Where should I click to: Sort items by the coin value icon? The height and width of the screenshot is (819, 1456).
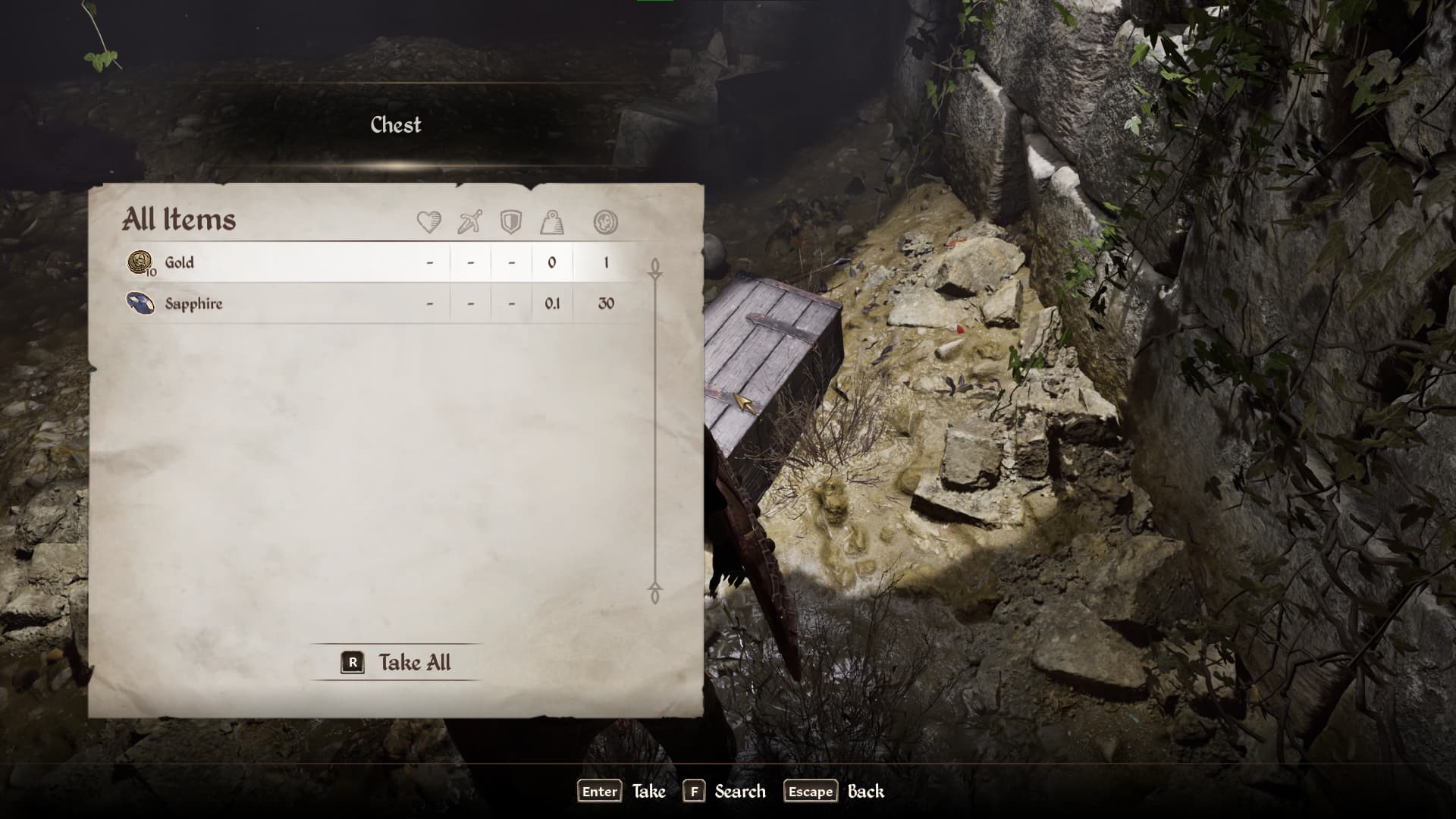(x=605, y=222)
